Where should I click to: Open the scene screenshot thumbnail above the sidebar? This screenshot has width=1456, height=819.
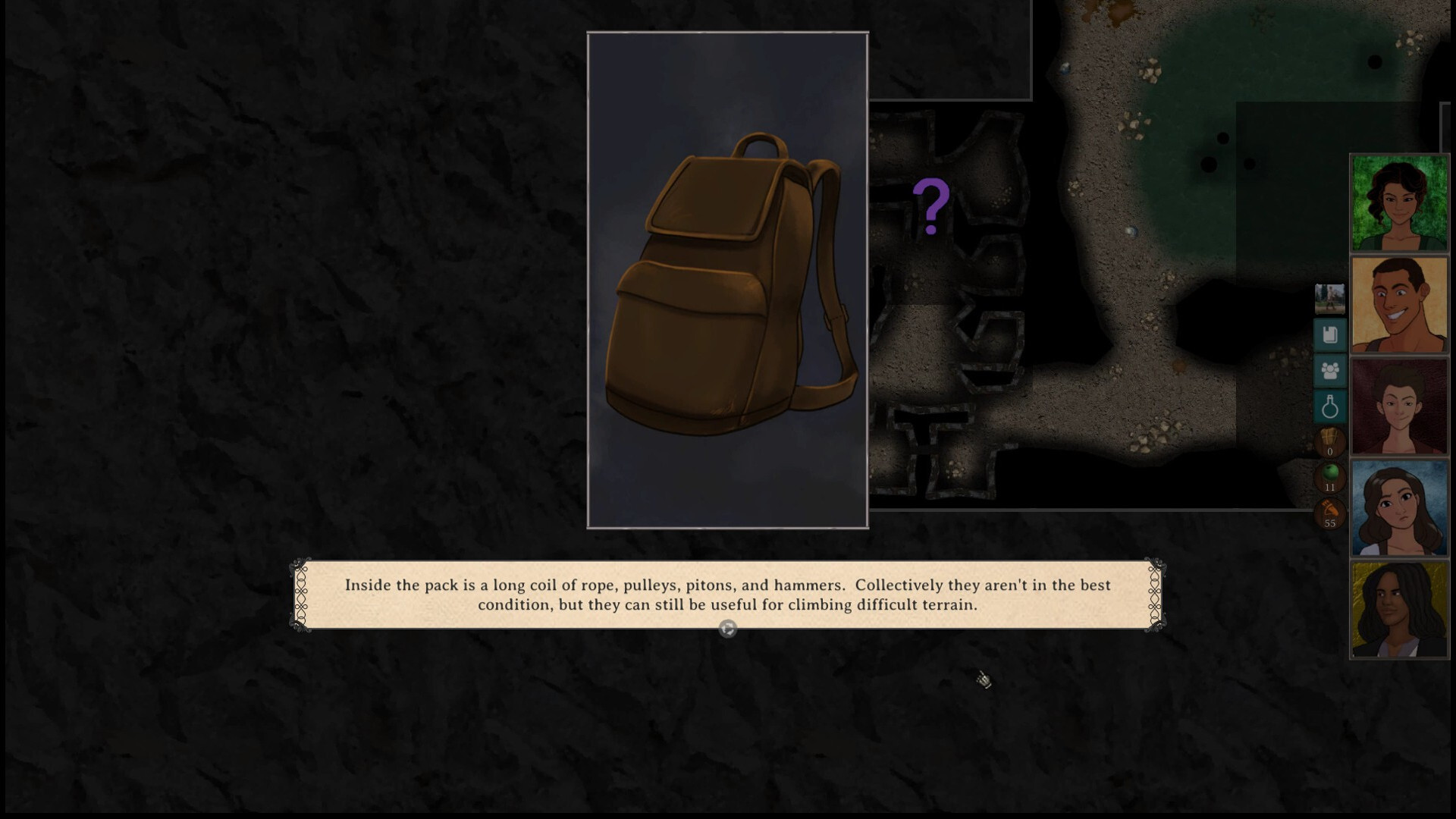click(1329, 299)
